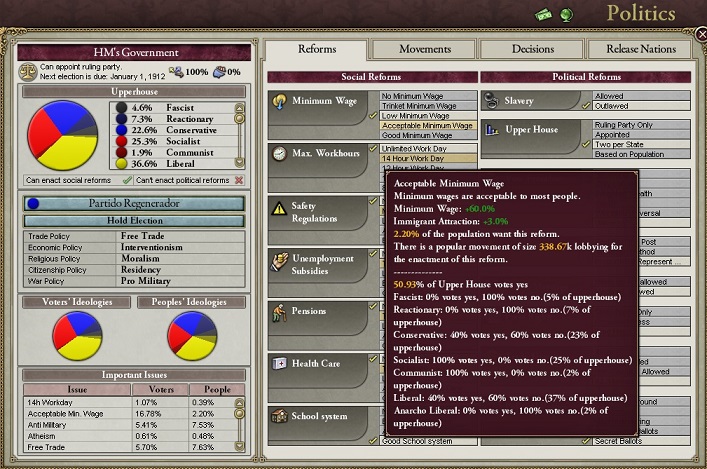Switch to the Movements tab
The width and height of the screenshot is (707, 469).
point(424,49)
